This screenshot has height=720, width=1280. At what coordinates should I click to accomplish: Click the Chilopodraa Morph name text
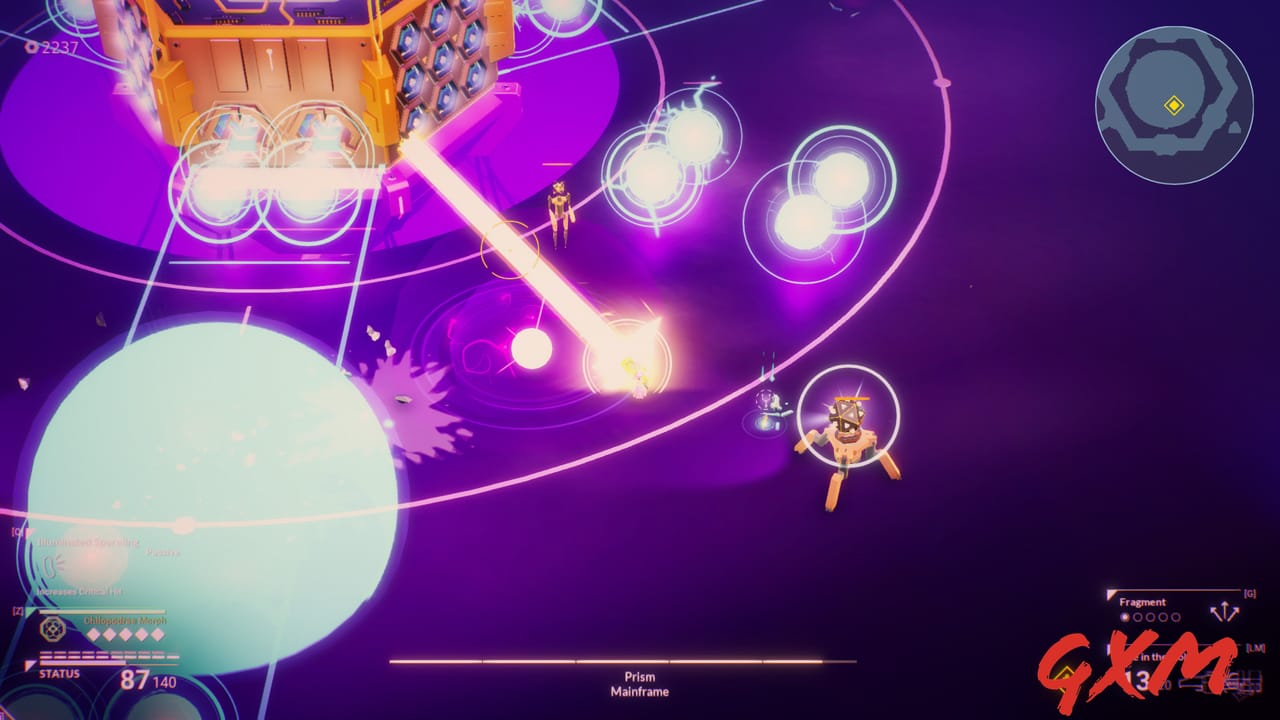point(125,620)
